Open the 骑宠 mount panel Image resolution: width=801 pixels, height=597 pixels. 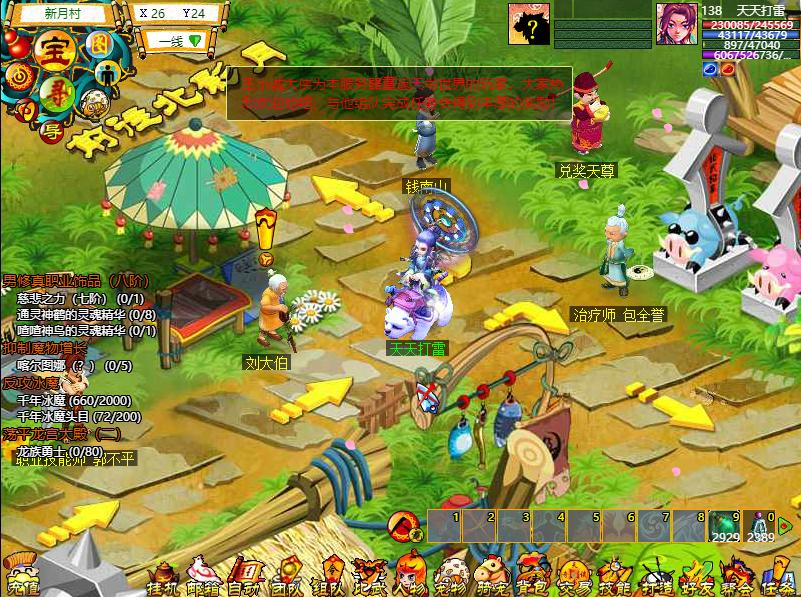pyautogui.click(x=493, y=577)
